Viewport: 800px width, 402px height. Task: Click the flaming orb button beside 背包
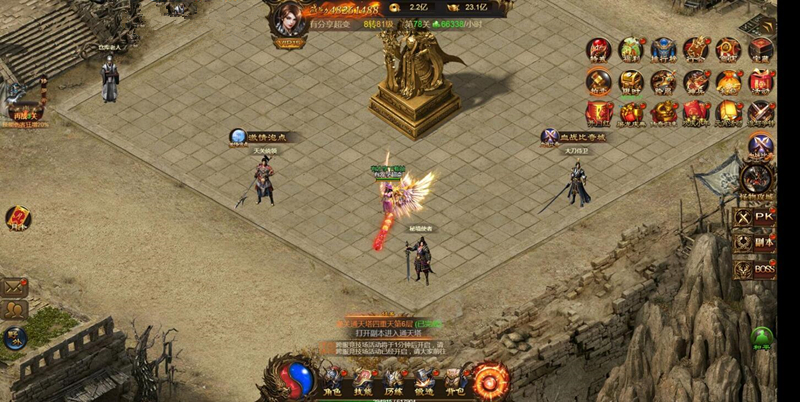click(491, 379)
